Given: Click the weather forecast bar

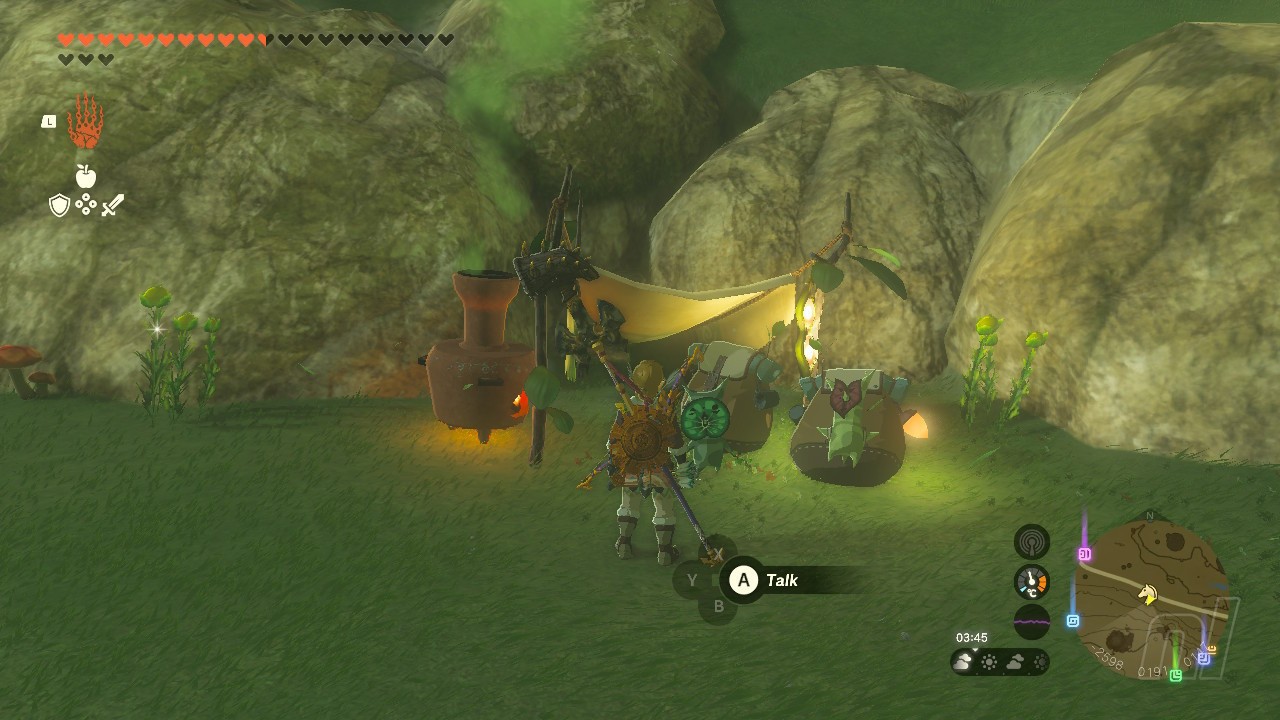Looking at the screenshot, I should (x=1000, y=662).
